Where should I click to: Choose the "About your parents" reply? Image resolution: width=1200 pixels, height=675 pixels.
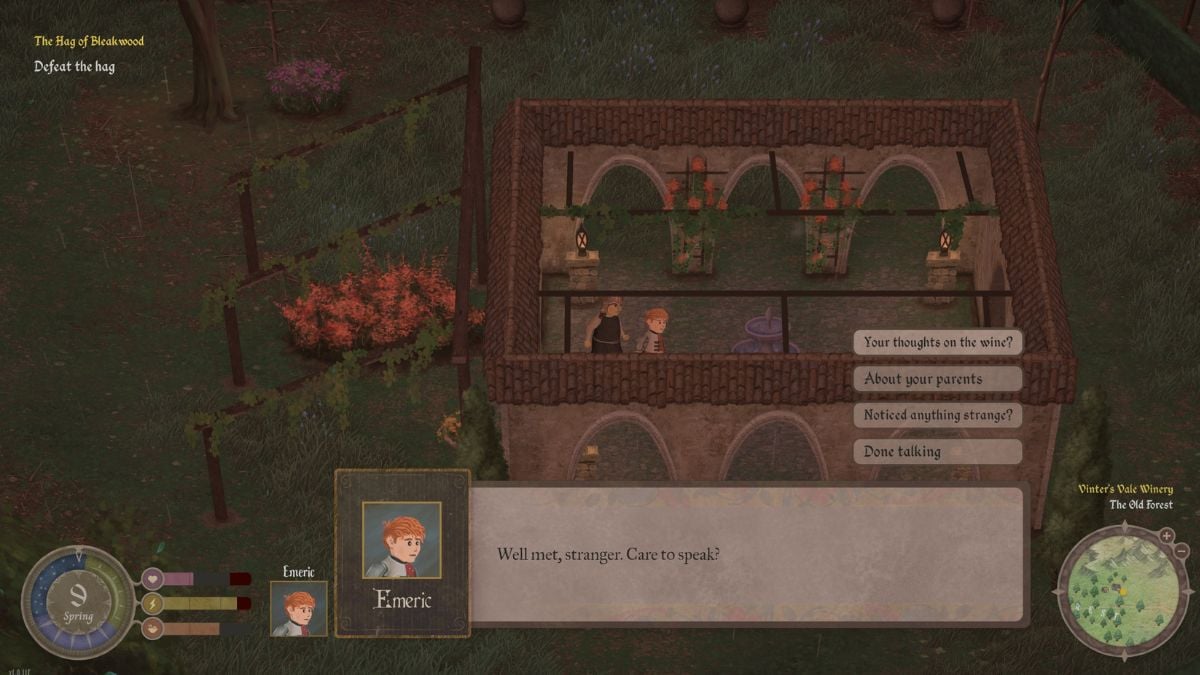coord(937,379)
